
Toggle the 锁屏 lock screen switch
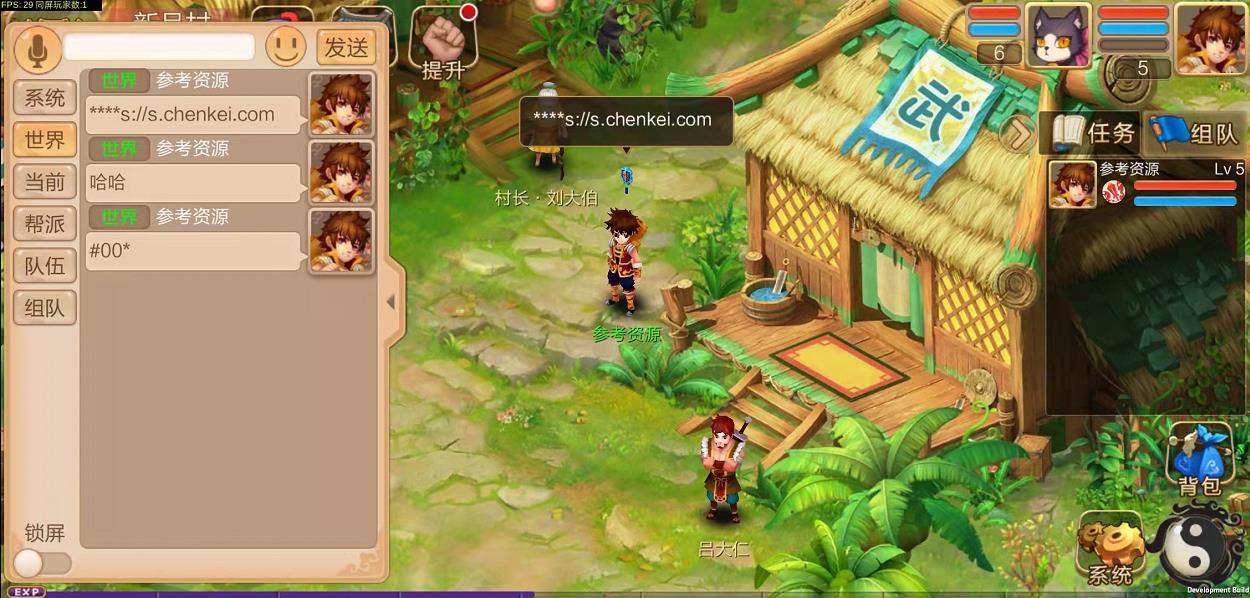point(41,563)
